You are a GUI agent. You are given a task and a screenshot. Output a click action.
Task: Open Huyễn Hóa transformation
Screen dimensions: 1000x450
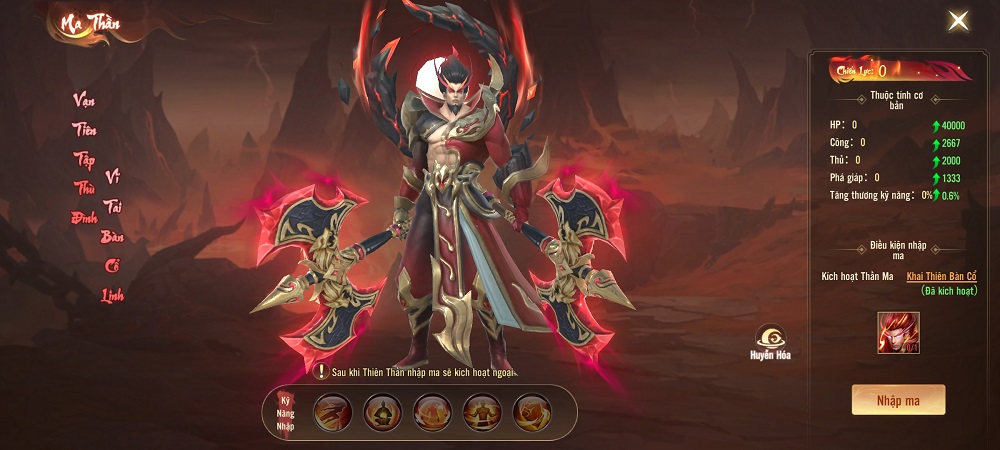click(x=770, y=341)
